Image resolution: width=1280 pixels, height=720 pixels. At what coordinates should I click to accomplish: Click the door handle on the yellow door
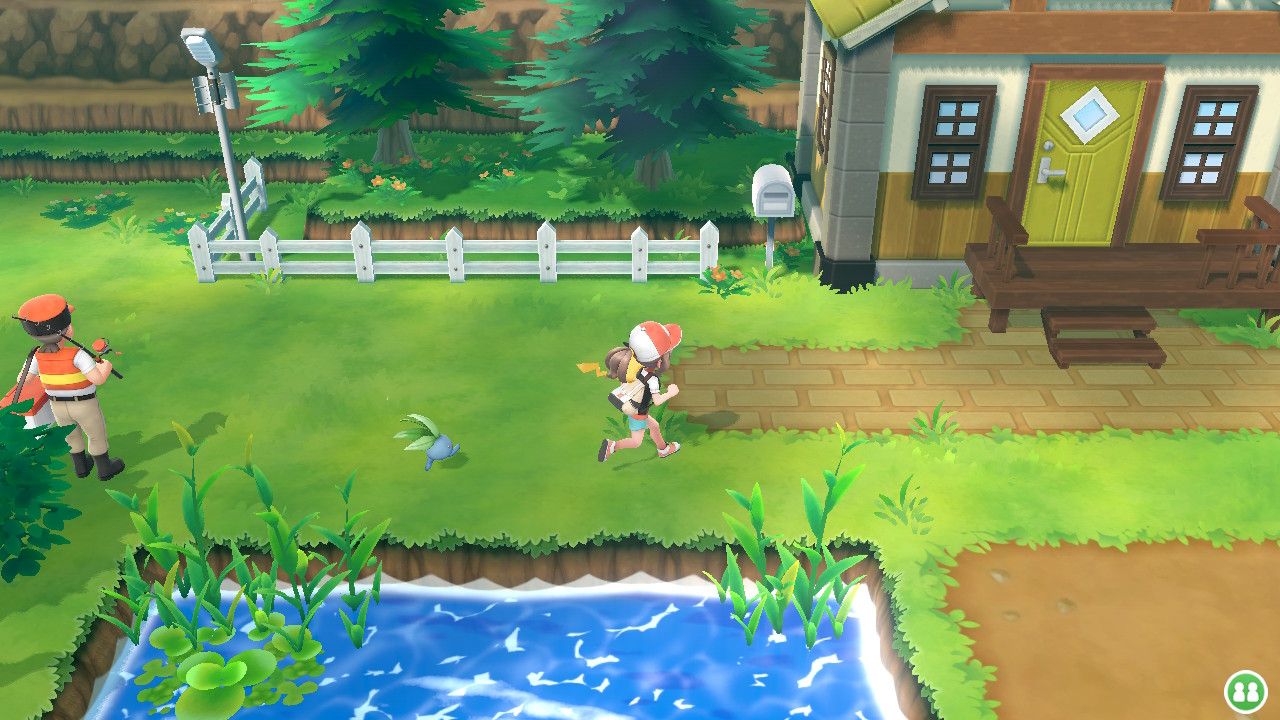pyautogui.click(x=1053, y=172)
